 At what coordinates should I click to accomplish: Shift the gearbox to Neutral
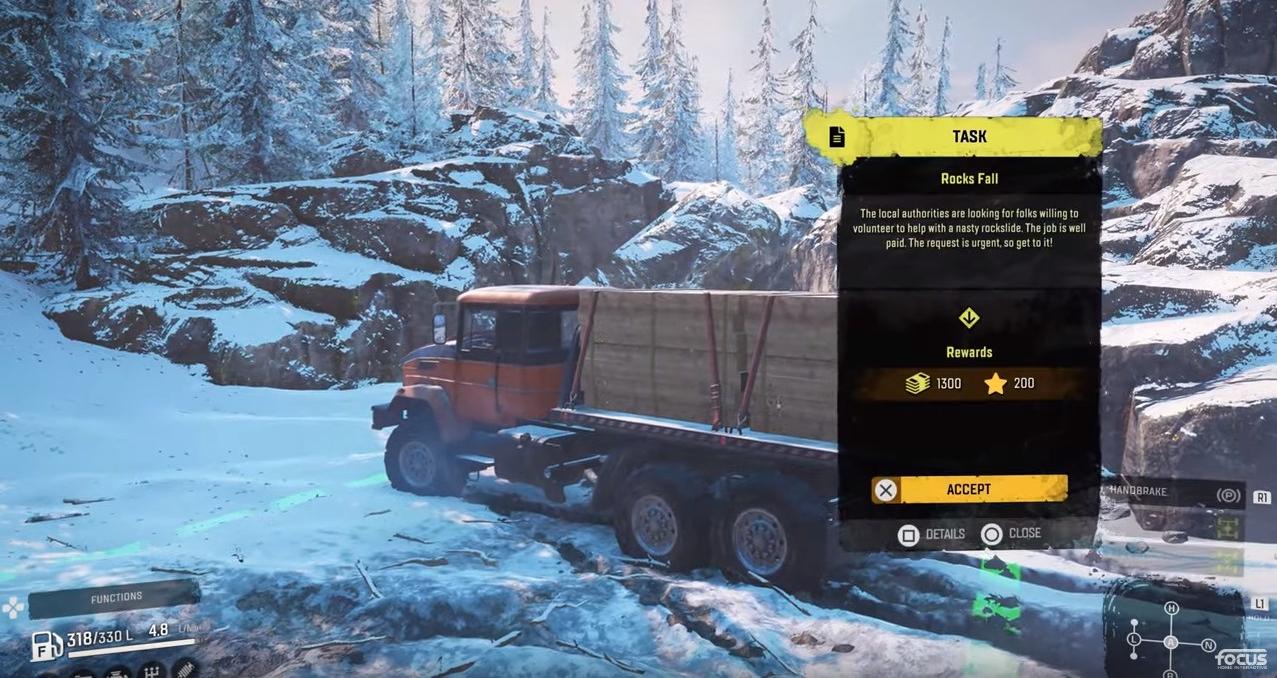pyautogui.click(x=1208, y=645)
